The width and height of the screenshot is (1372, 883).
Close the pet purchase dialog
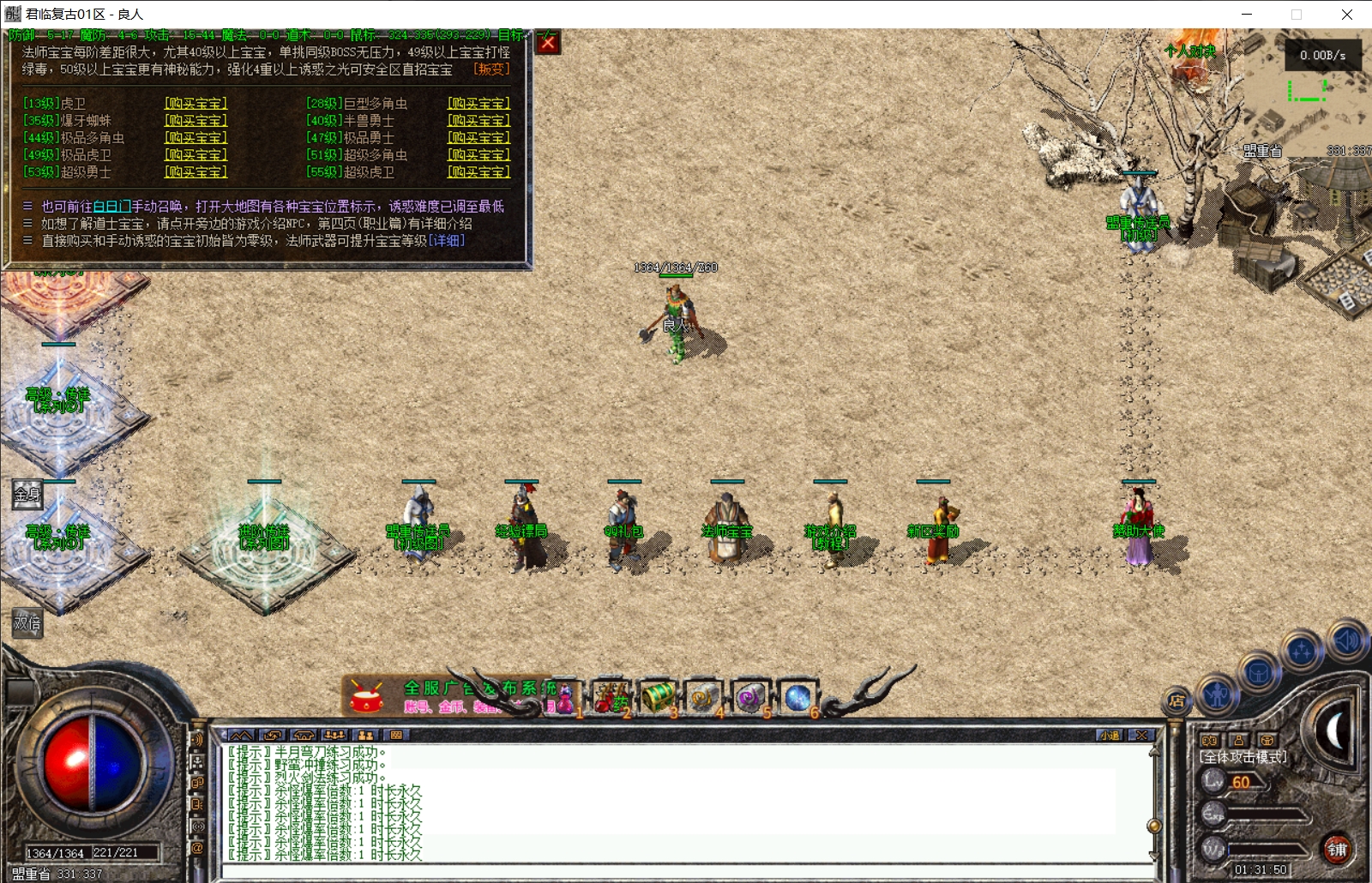548,42
